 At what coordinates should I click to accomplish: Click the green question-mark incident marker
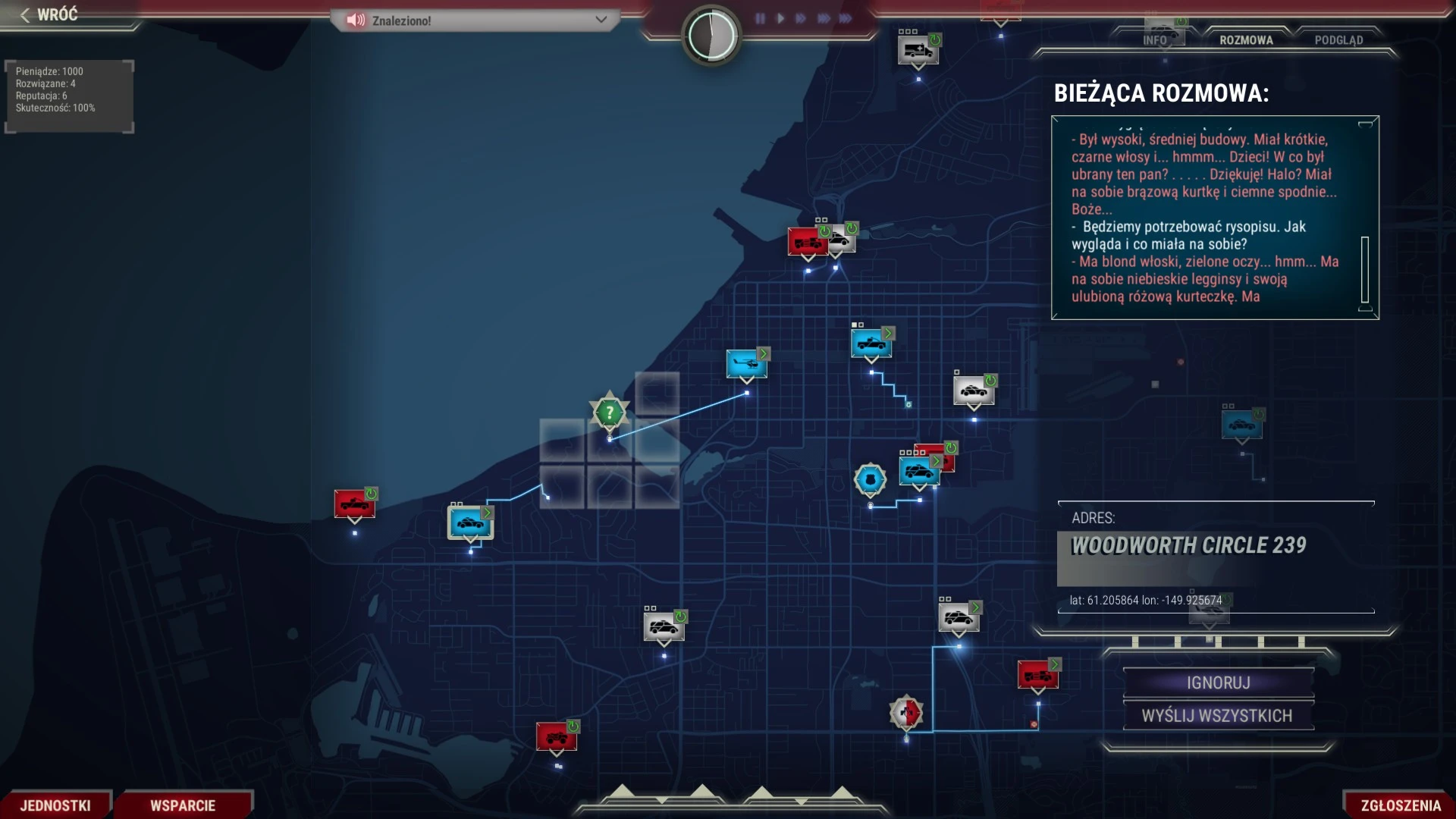(x=609, y=413)
